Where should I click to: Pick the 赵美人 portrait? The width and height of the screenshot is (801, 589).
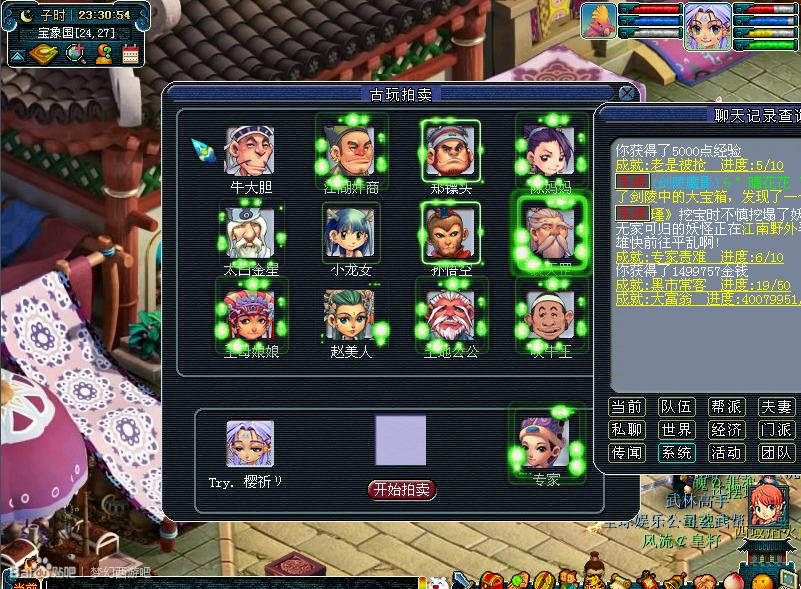tap(350, 315)
